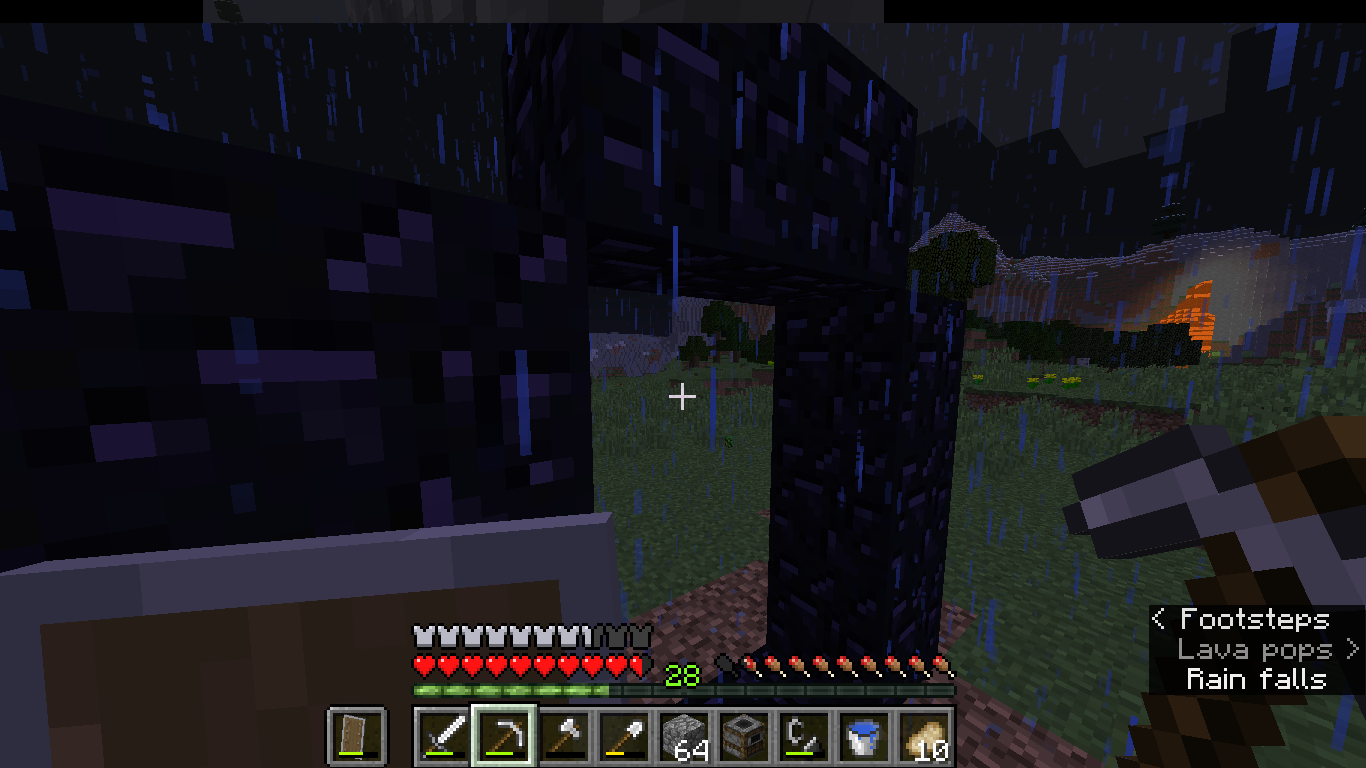Click the shield in the offhand slot
The height and width of the screenshot is (768, 1366).
[355, 737]
